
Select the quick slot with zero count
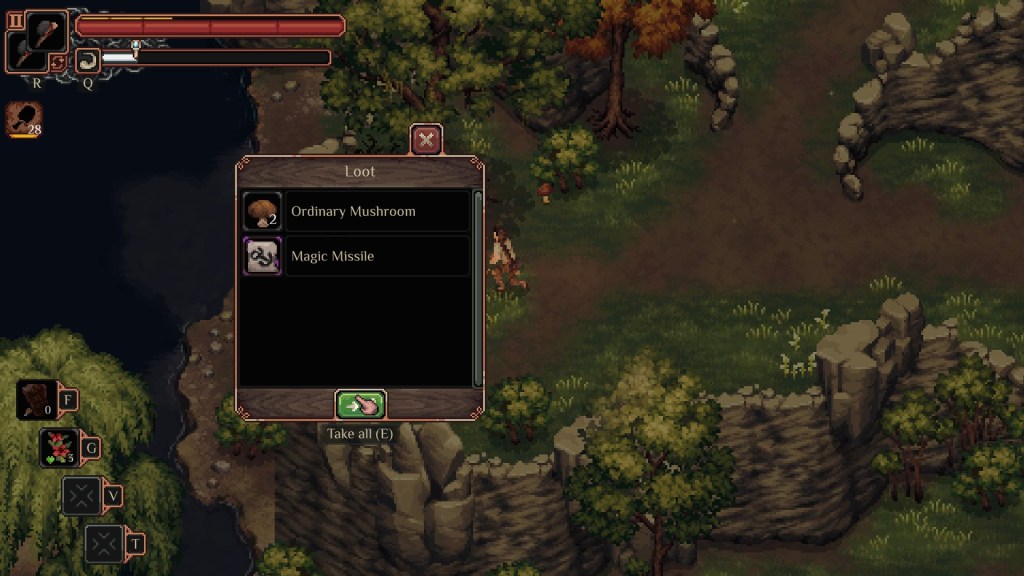pyautogui.click(x=37, y=400)
